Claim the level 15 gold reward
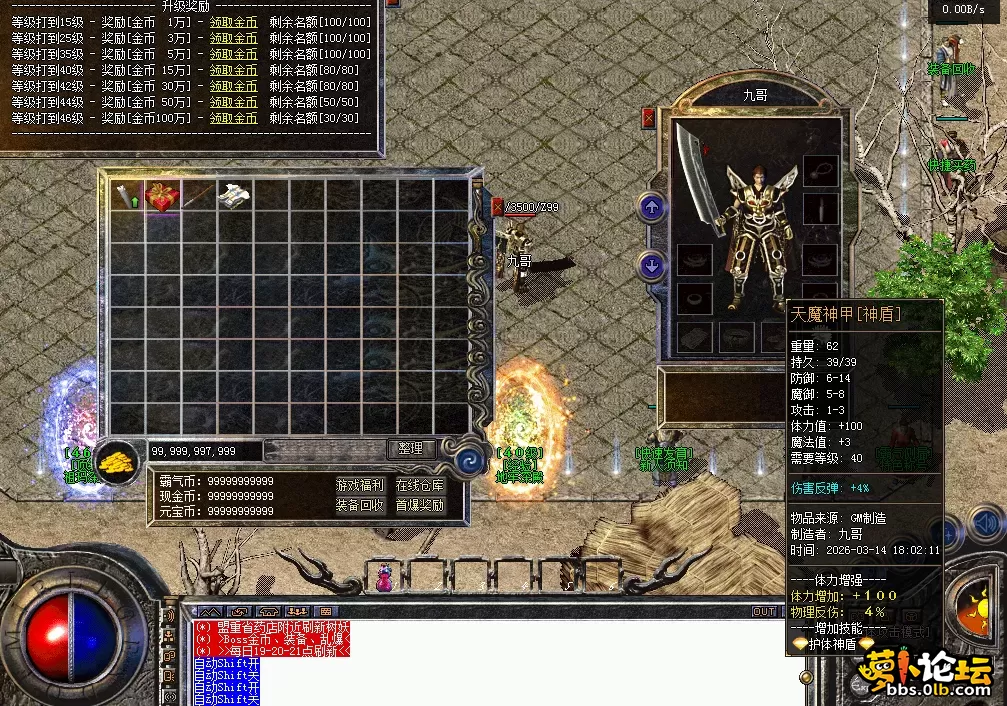The width and height of the screenshot is (1007, 706). [x=234, y=22]
